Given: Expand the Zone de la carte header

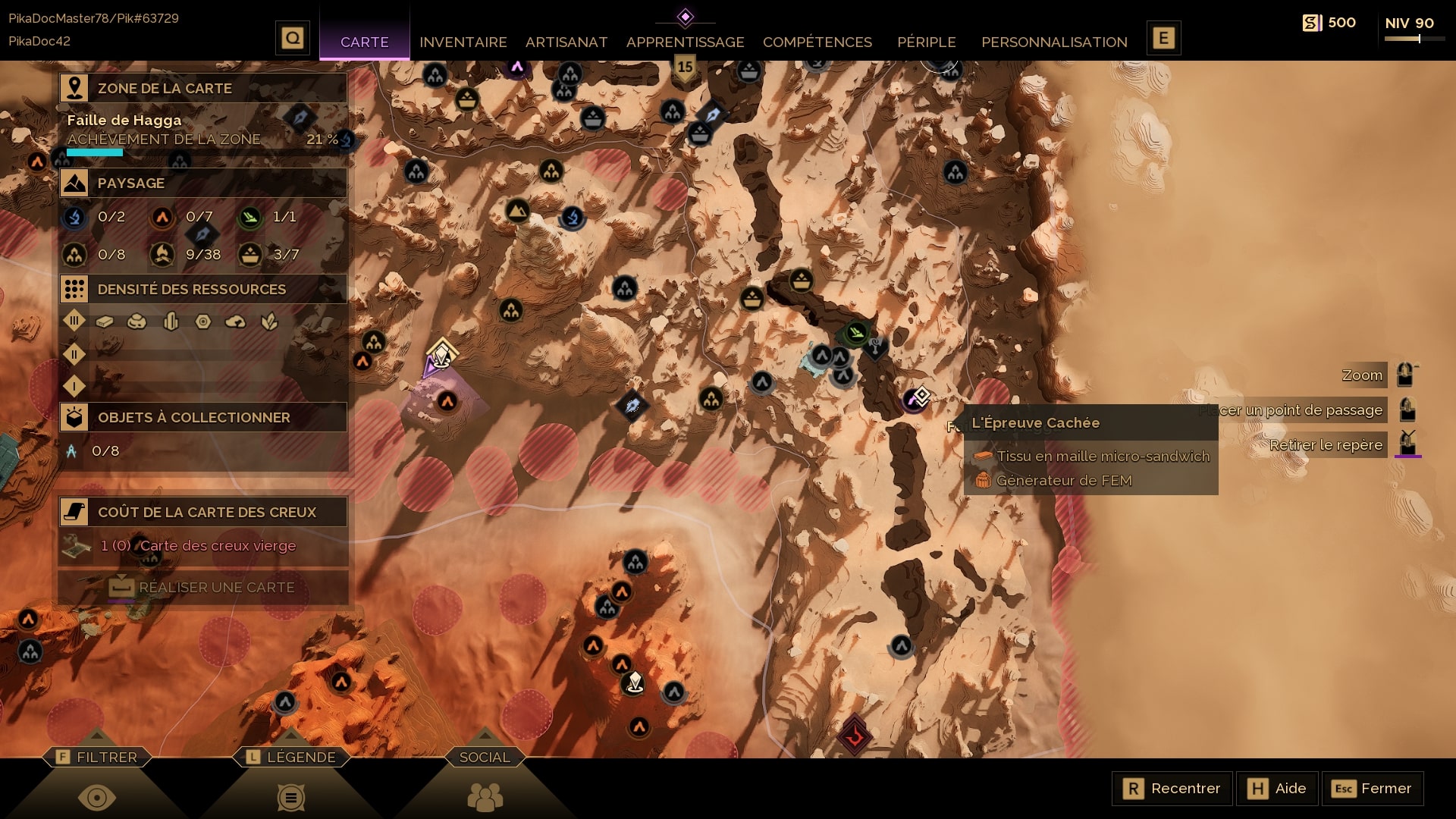Looking at the screenshot, I should [x=203, y=88].
